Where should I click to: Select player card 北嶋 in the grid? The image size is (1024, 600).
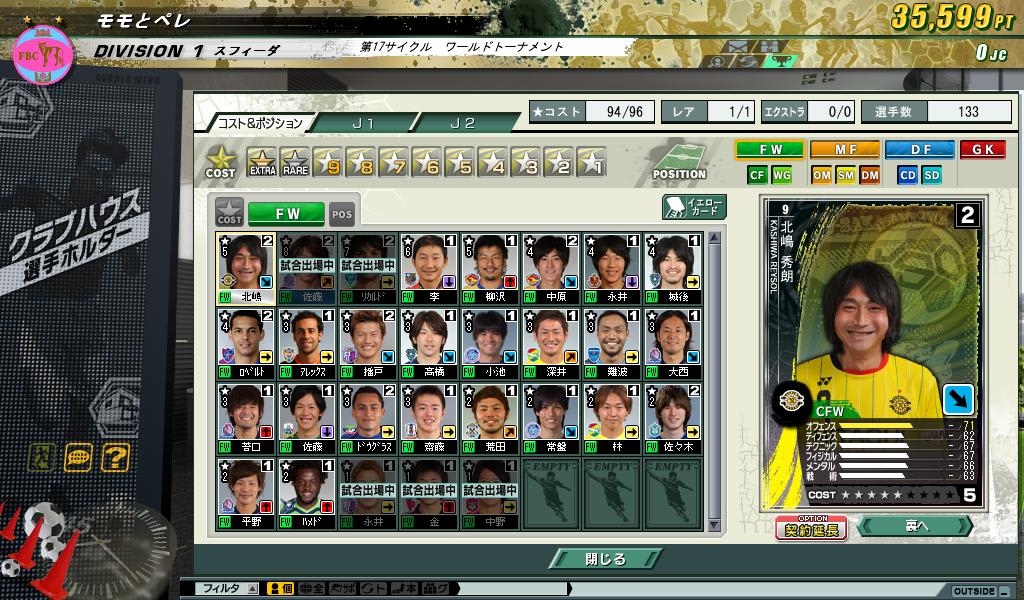click(245, 268)
